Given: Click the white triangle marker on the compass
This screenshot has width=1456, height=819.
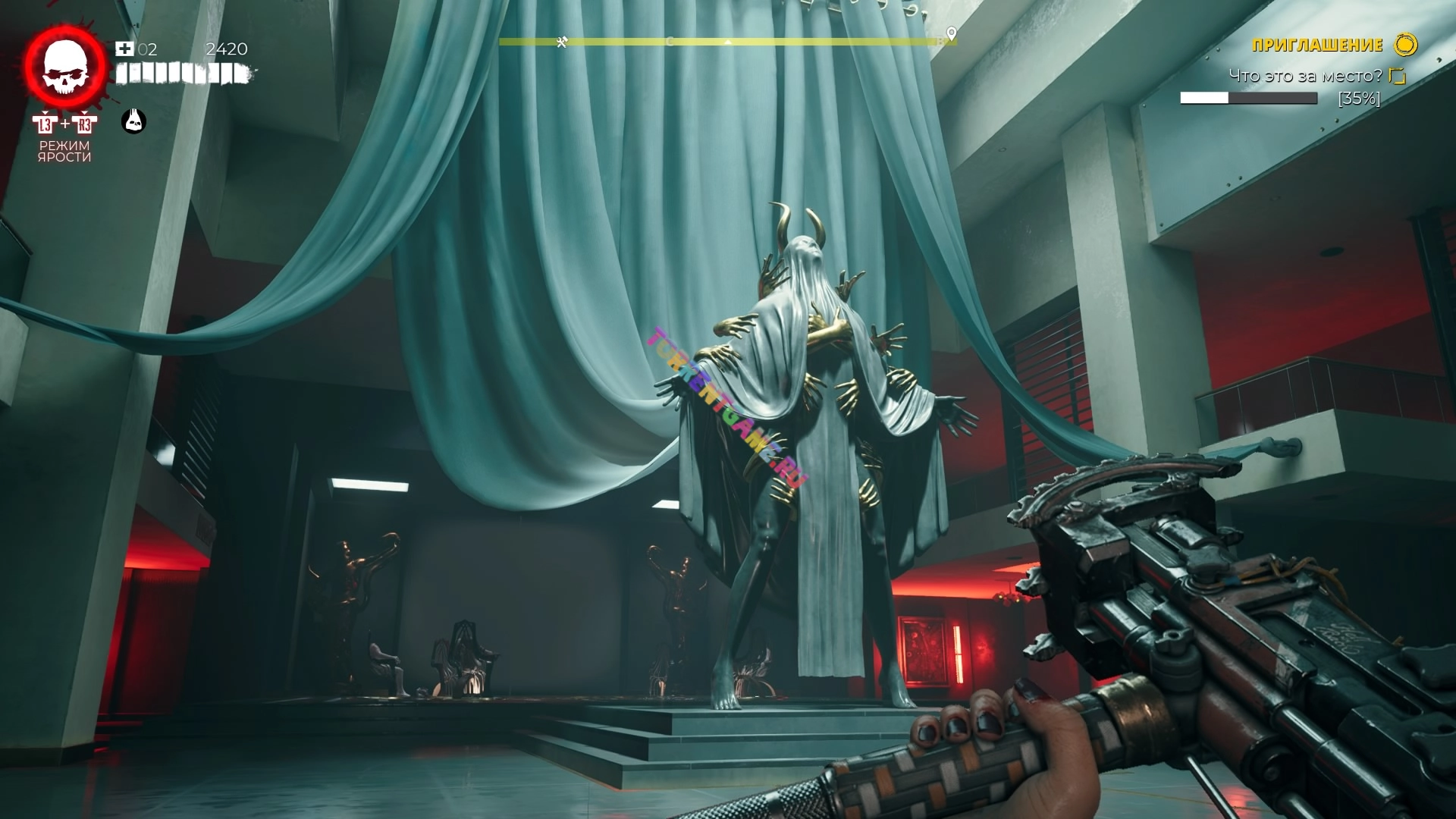Looking at the screenshot, I should [727, 42].
